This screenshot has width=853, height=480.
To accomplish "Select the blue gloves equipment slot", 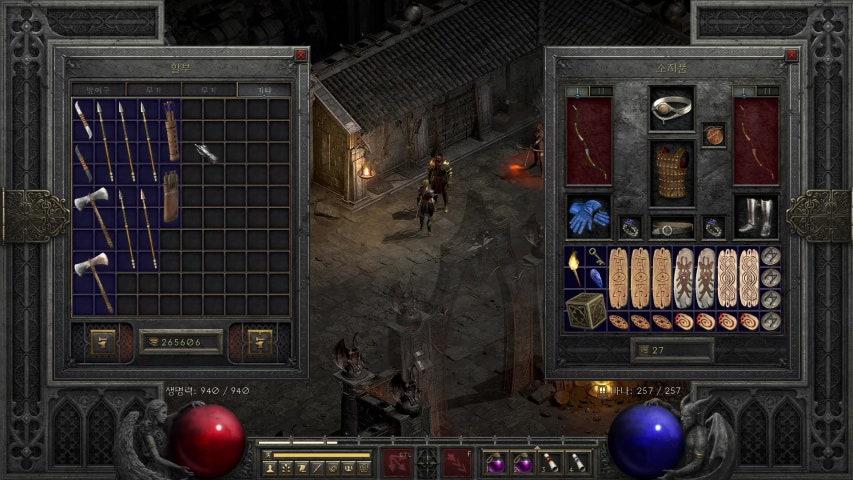I will tap(588, 216).
